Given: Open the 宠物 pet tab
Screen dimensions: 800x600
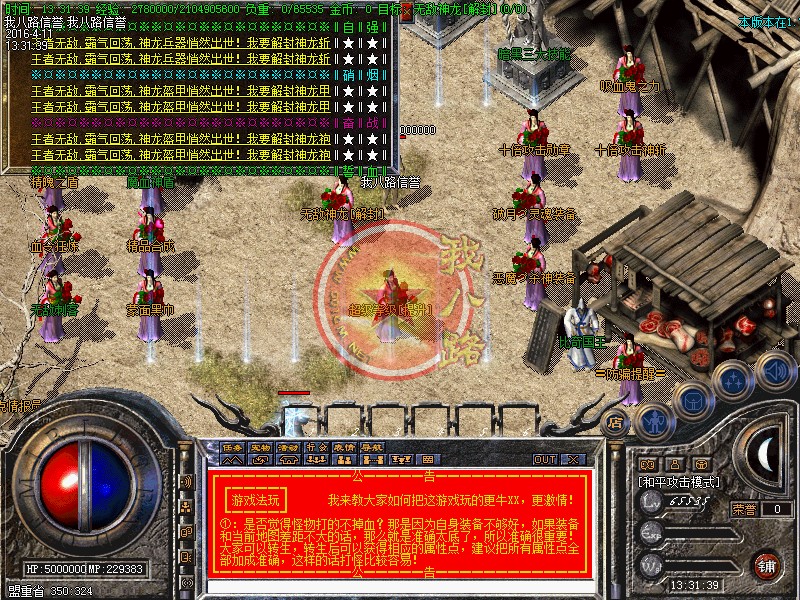Looking at the screenshot, I should [x=260, y=447].
